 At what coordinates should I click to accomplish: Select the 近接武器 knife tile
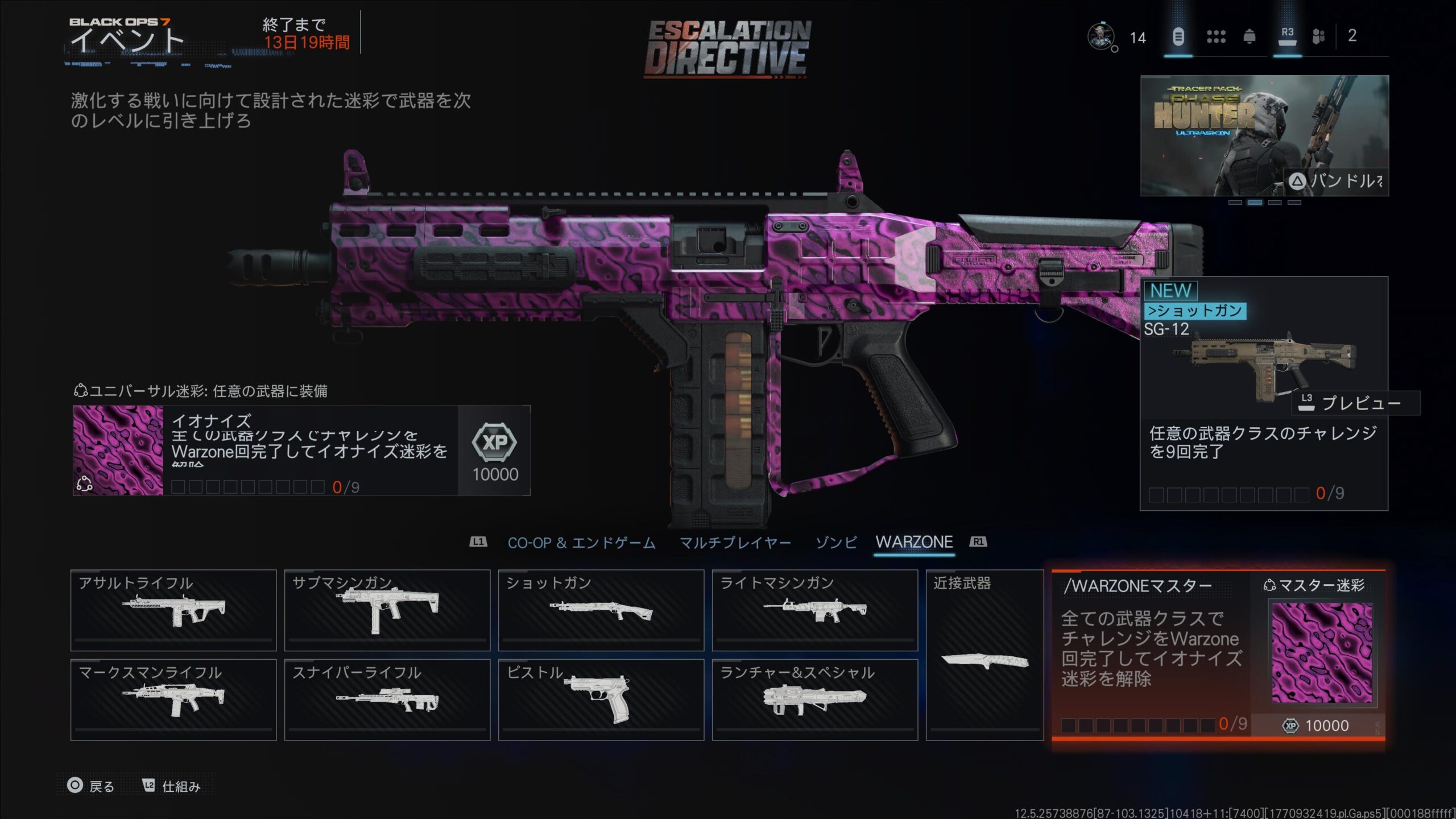[985, 655]
